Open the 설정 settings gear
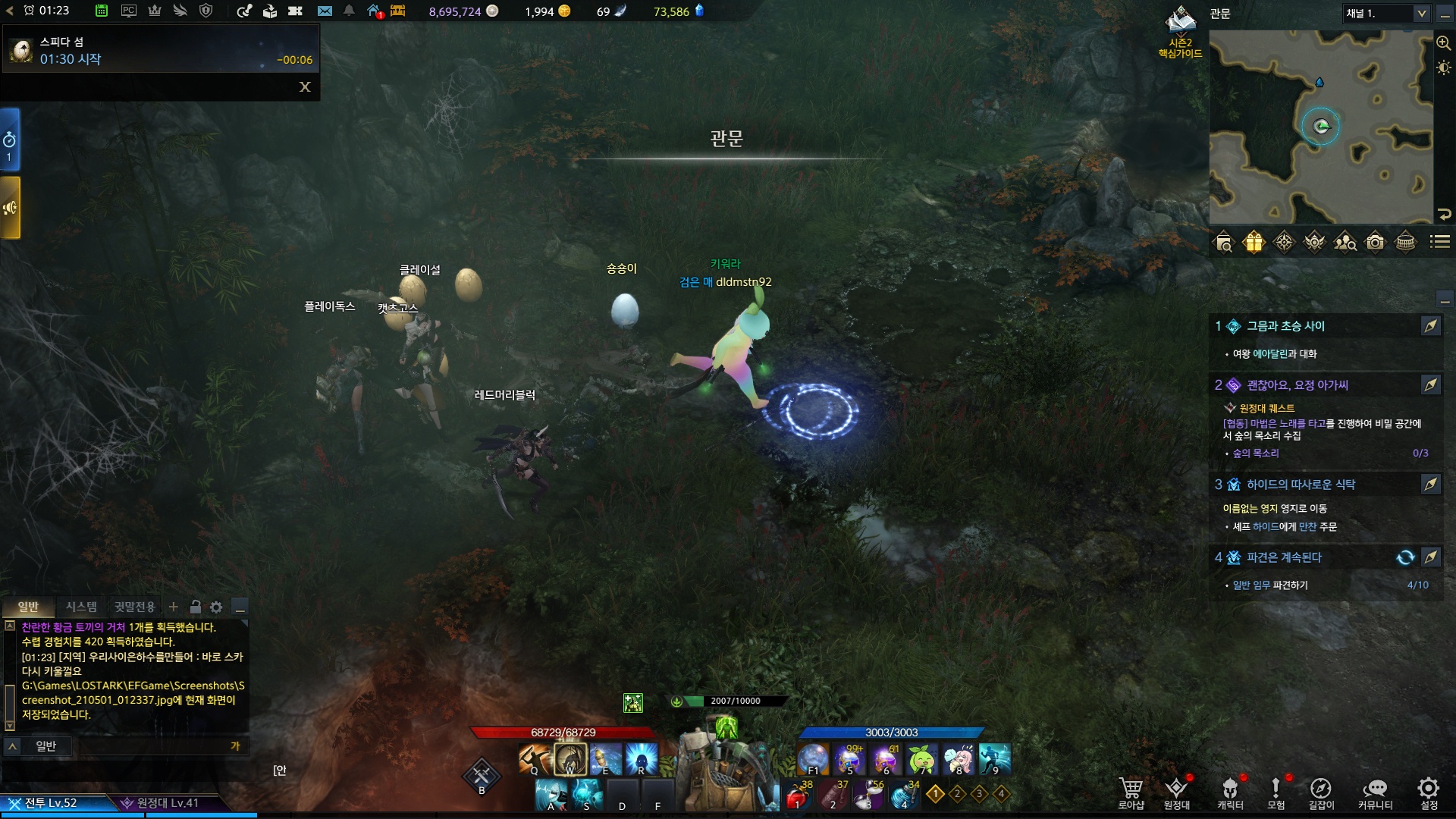 click(x=1429, y=792)
